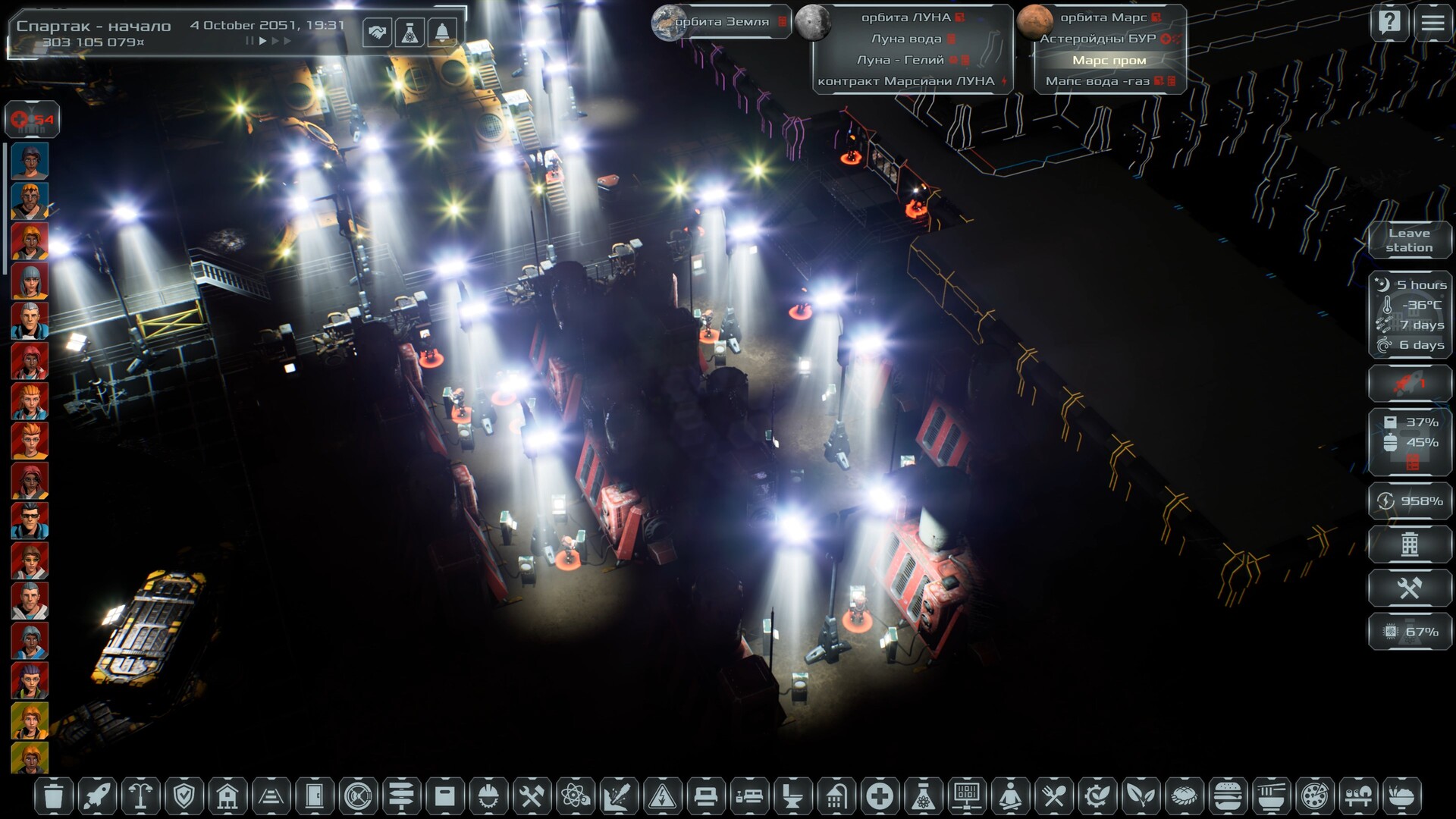Open the red rocket status panel
Screen dimensions: 1456x819
tap(1409, 383)
